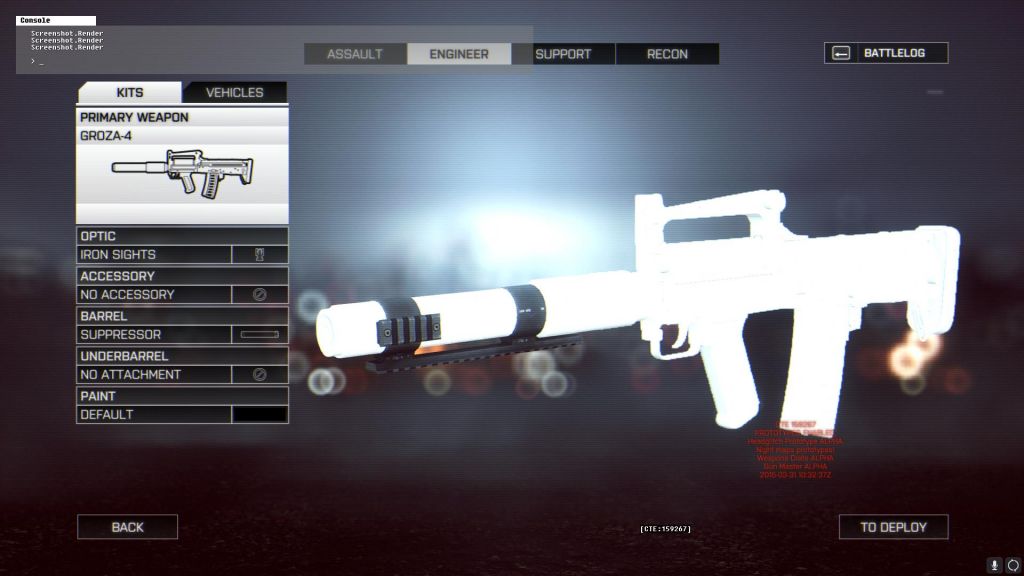The width and height of the screenshot is (1024, 576).
Task: Change the Suppressor barrel attachment
Action: click(182, 334)
